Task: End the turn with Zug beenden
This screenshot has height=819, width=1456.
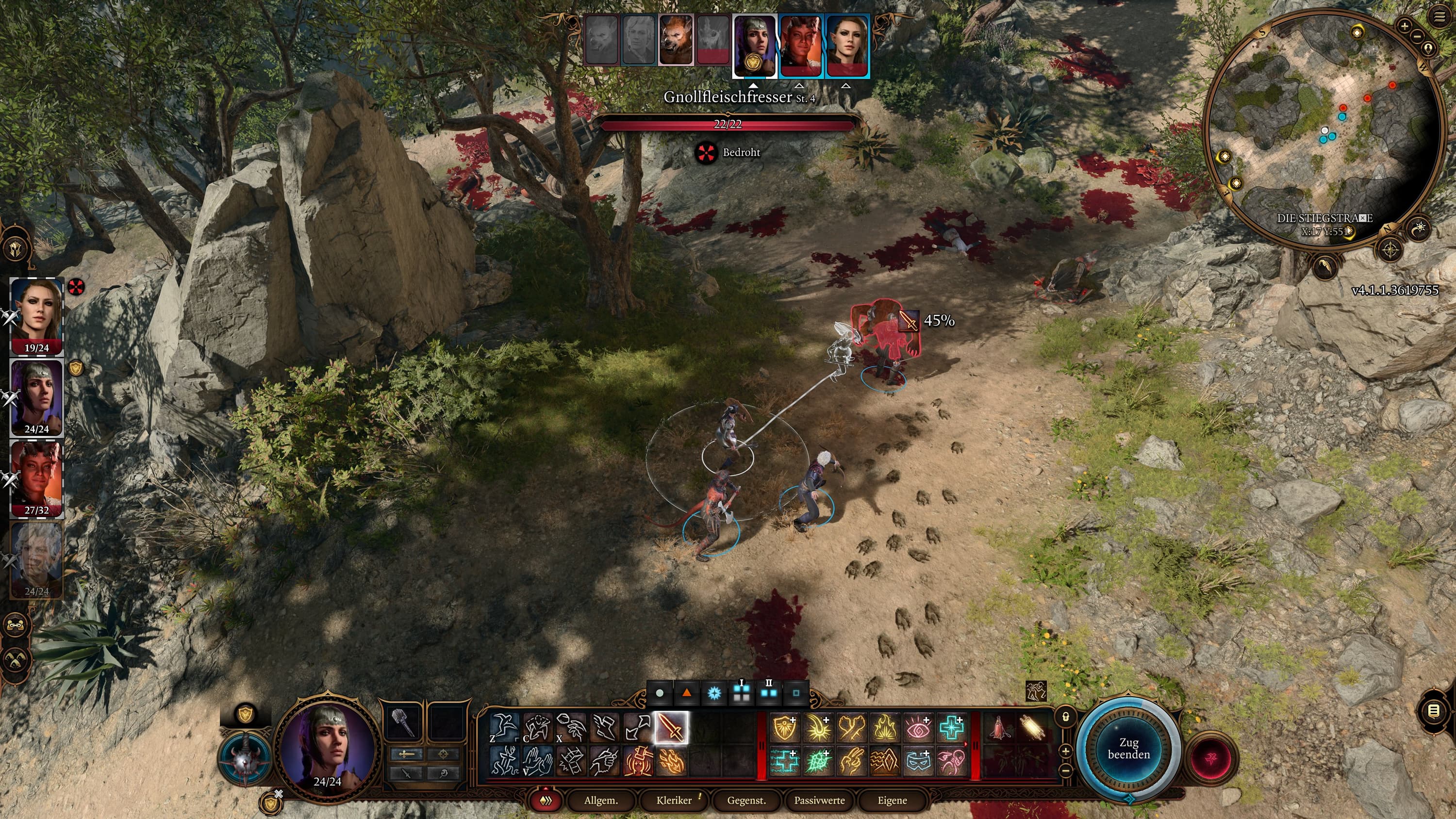Action: pyautogui.click(x=1128, y=748)
